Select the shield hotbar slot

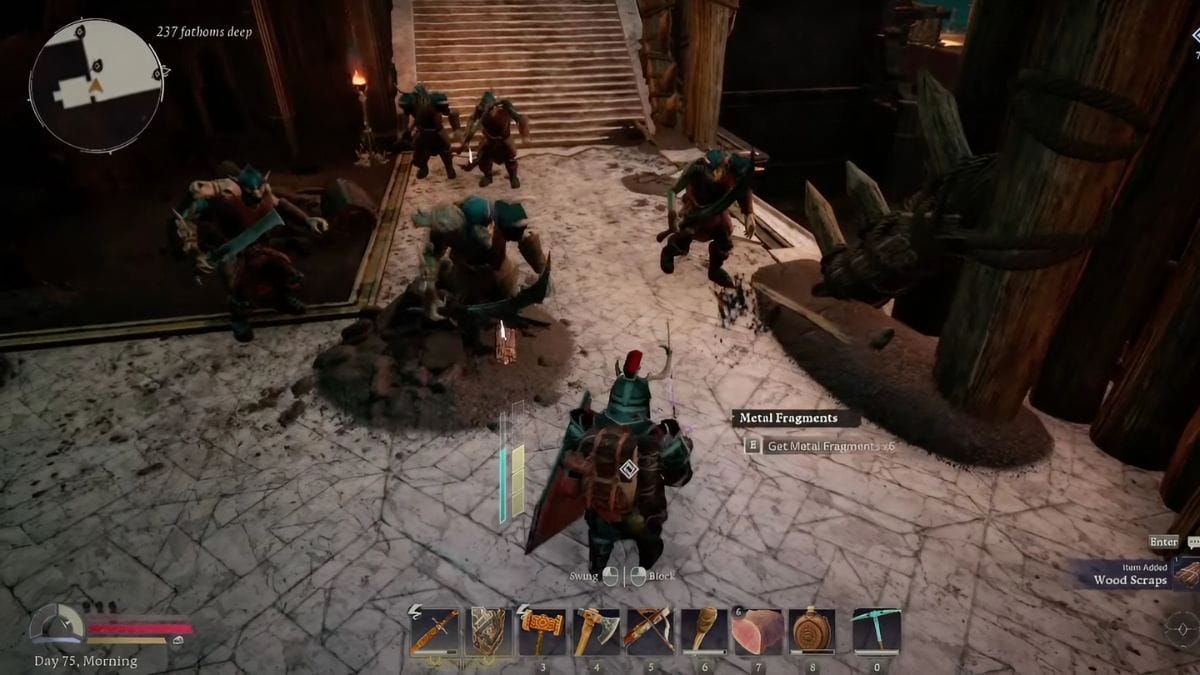(488, 631)
